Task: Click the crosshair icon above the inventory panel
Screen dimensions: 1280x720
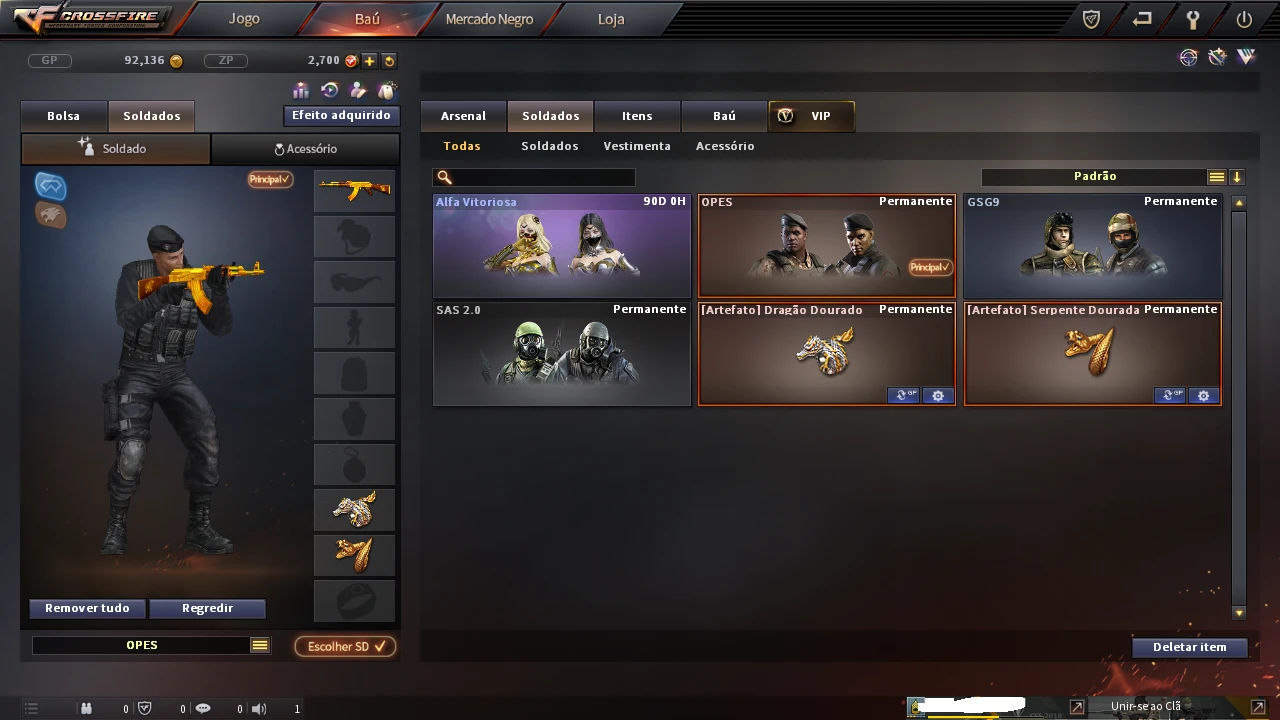Action: tap(50, 186)
